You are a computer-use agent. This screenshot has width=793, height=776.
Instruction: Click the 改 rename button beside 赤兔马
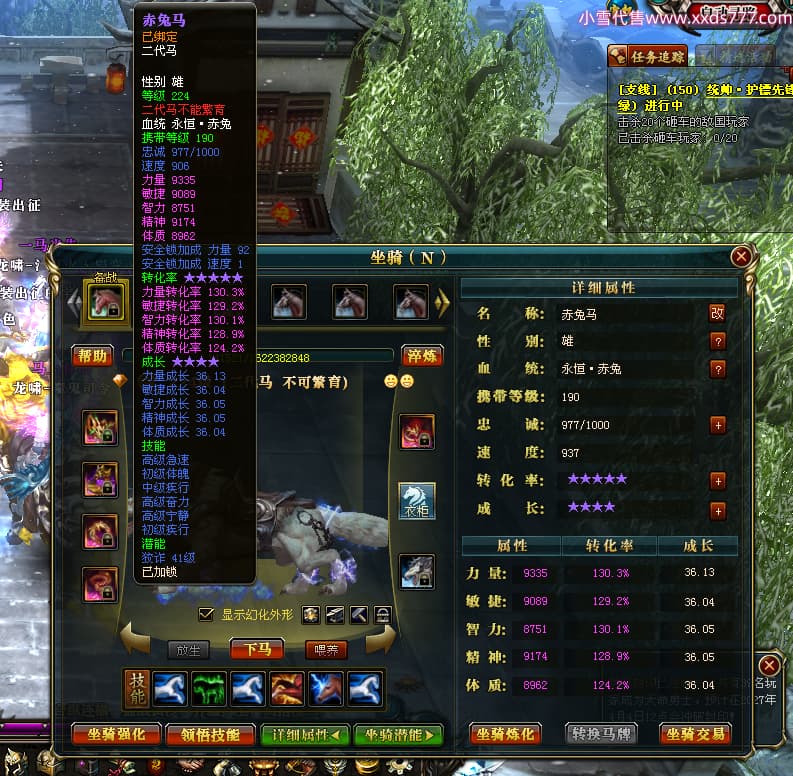click(x=716, y=313)
